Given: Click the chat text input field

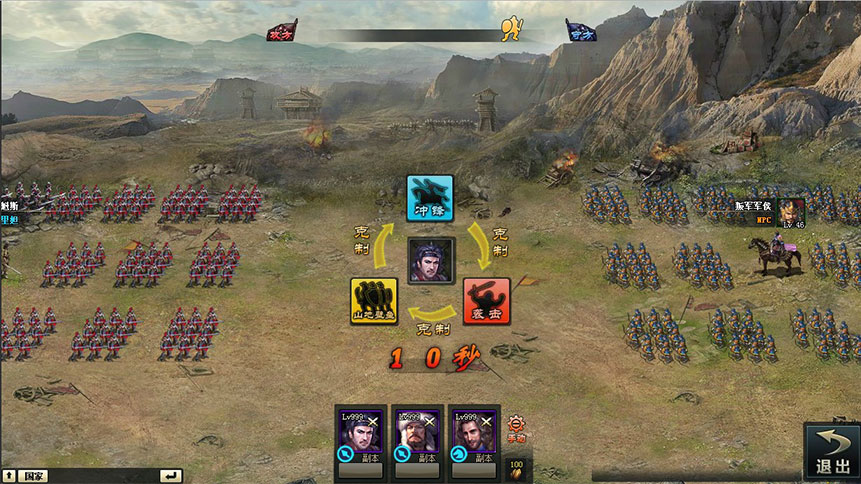Looking at the screenshot, I should [x=105, y=476].
